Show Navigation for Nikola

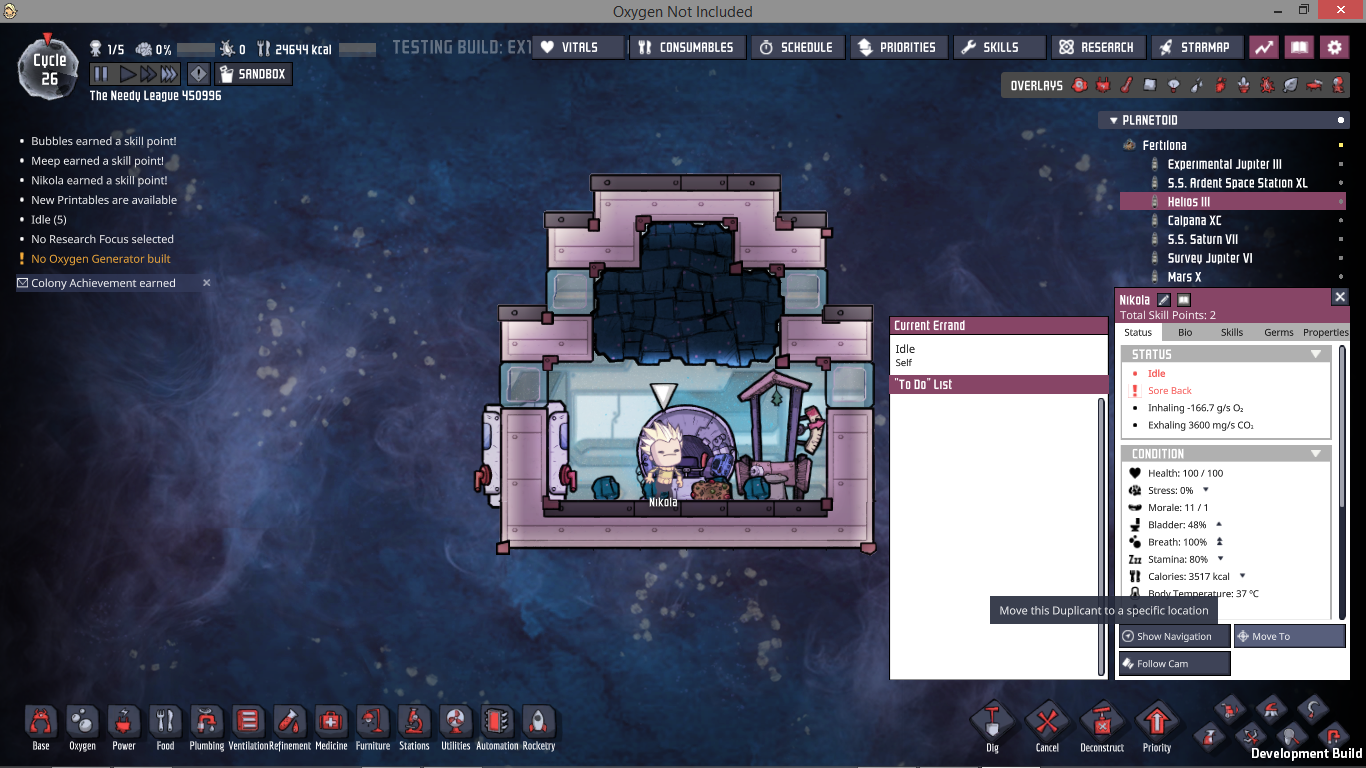[1174, 636]
